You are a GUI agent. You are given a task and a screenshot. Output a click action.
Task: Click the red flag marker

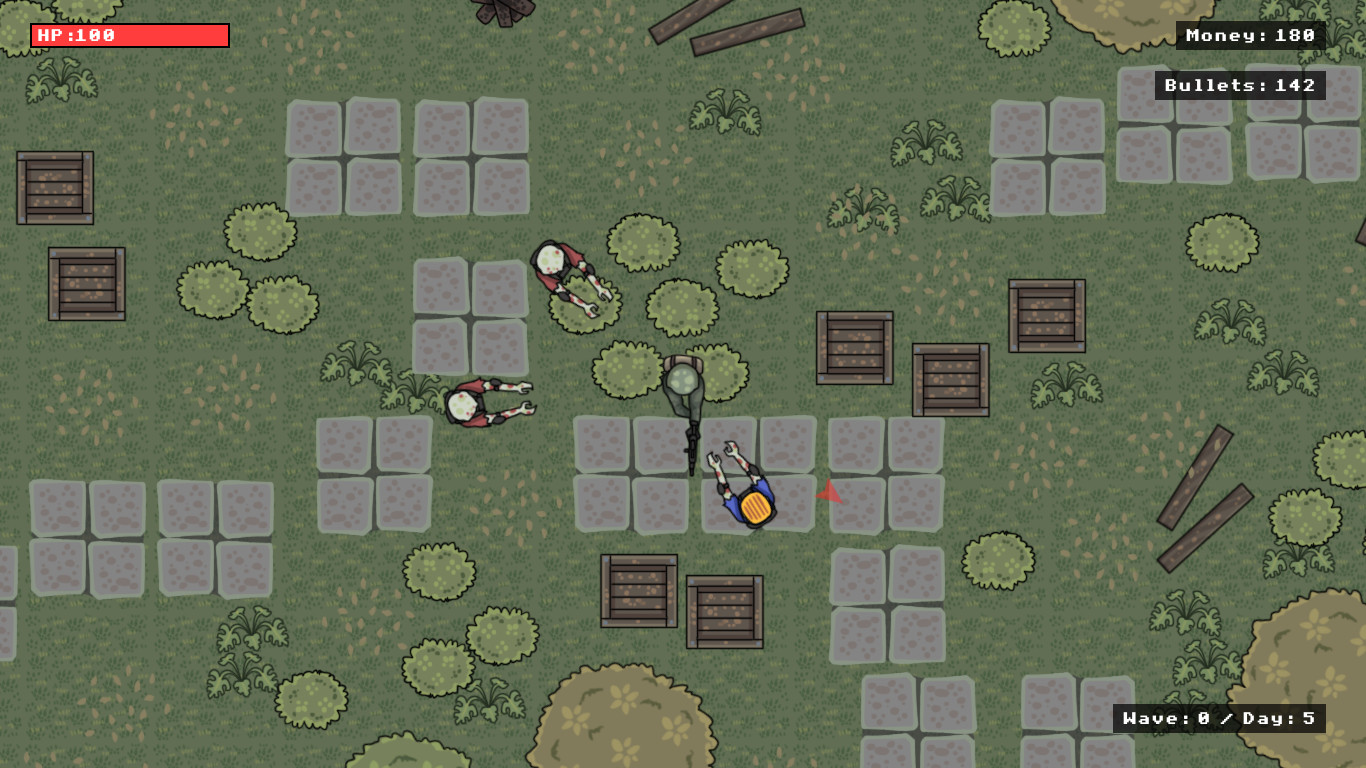829,493
